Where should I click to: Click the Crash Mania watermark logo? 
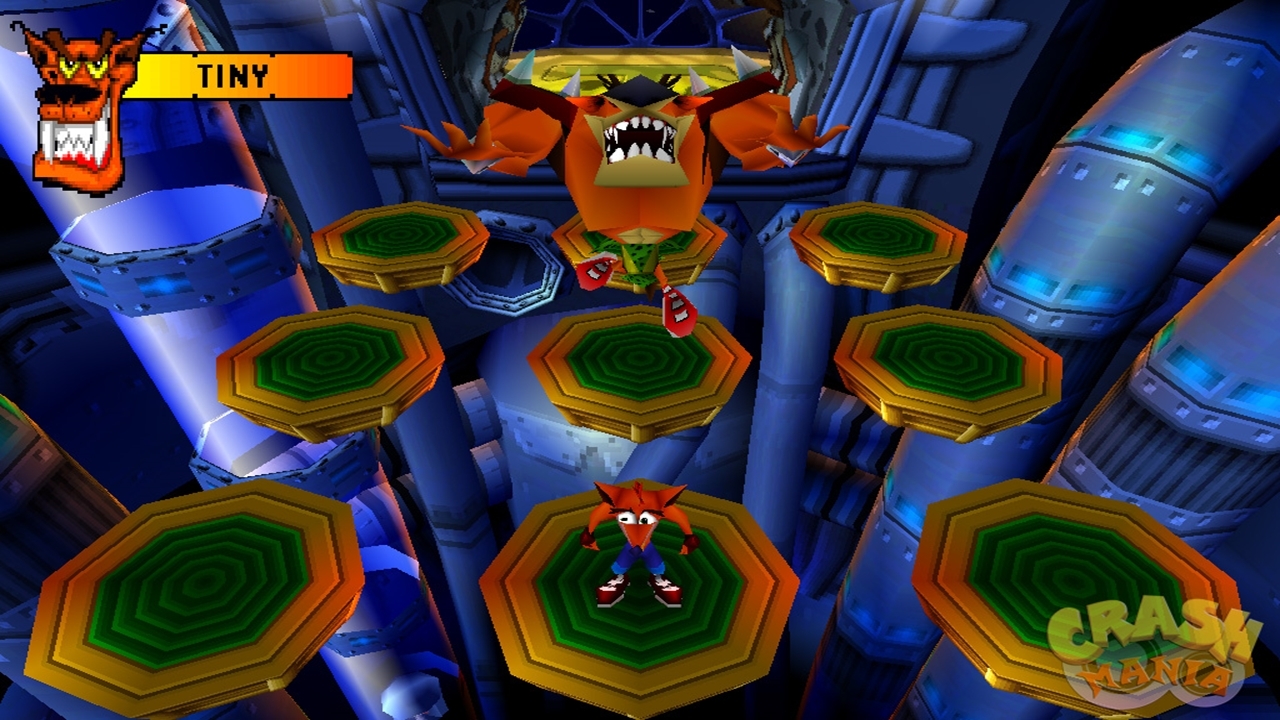pyautogui.click(x=1151, y=654)
